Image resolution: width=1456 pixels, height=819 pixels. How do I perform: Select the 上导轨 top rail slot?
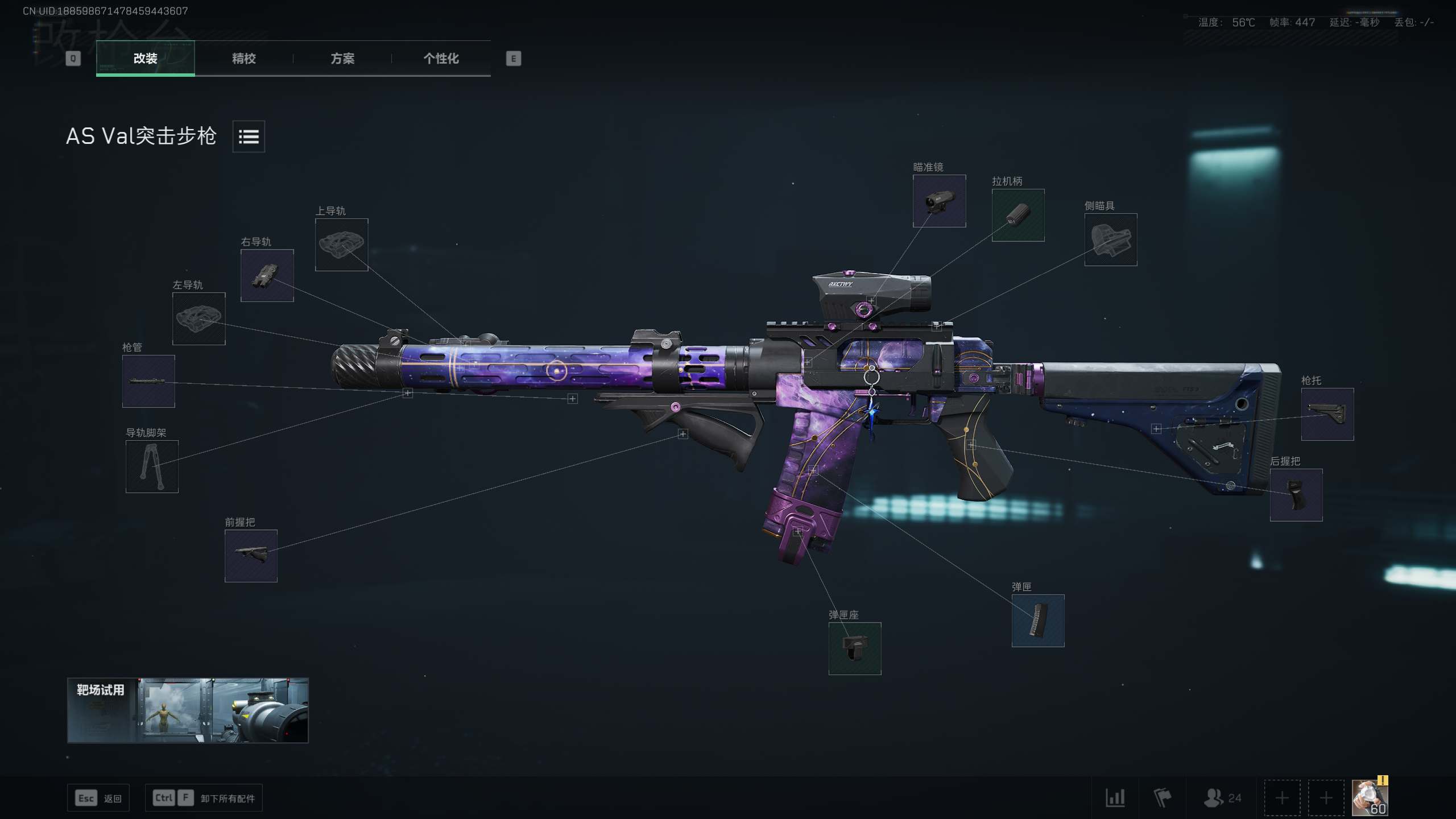(341, 245)
